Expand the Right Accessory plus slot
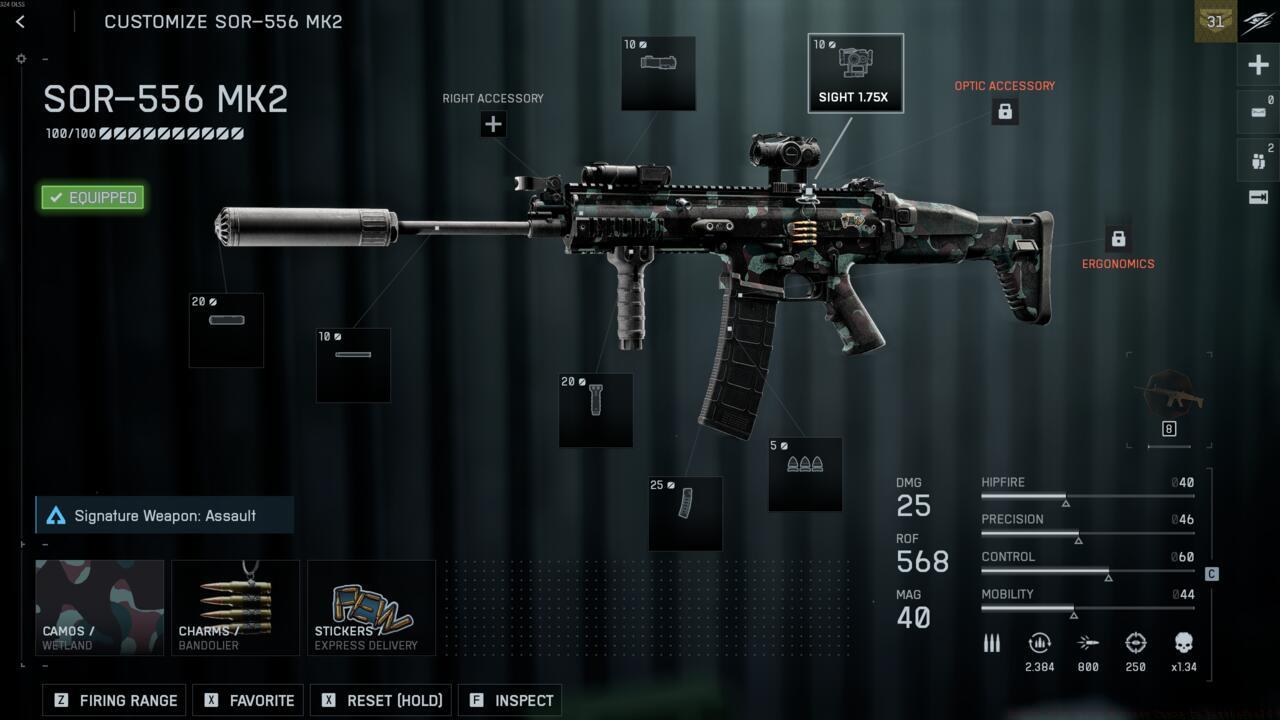The width and height of the screenshot is (1280, 720). [x=492, y=124]
